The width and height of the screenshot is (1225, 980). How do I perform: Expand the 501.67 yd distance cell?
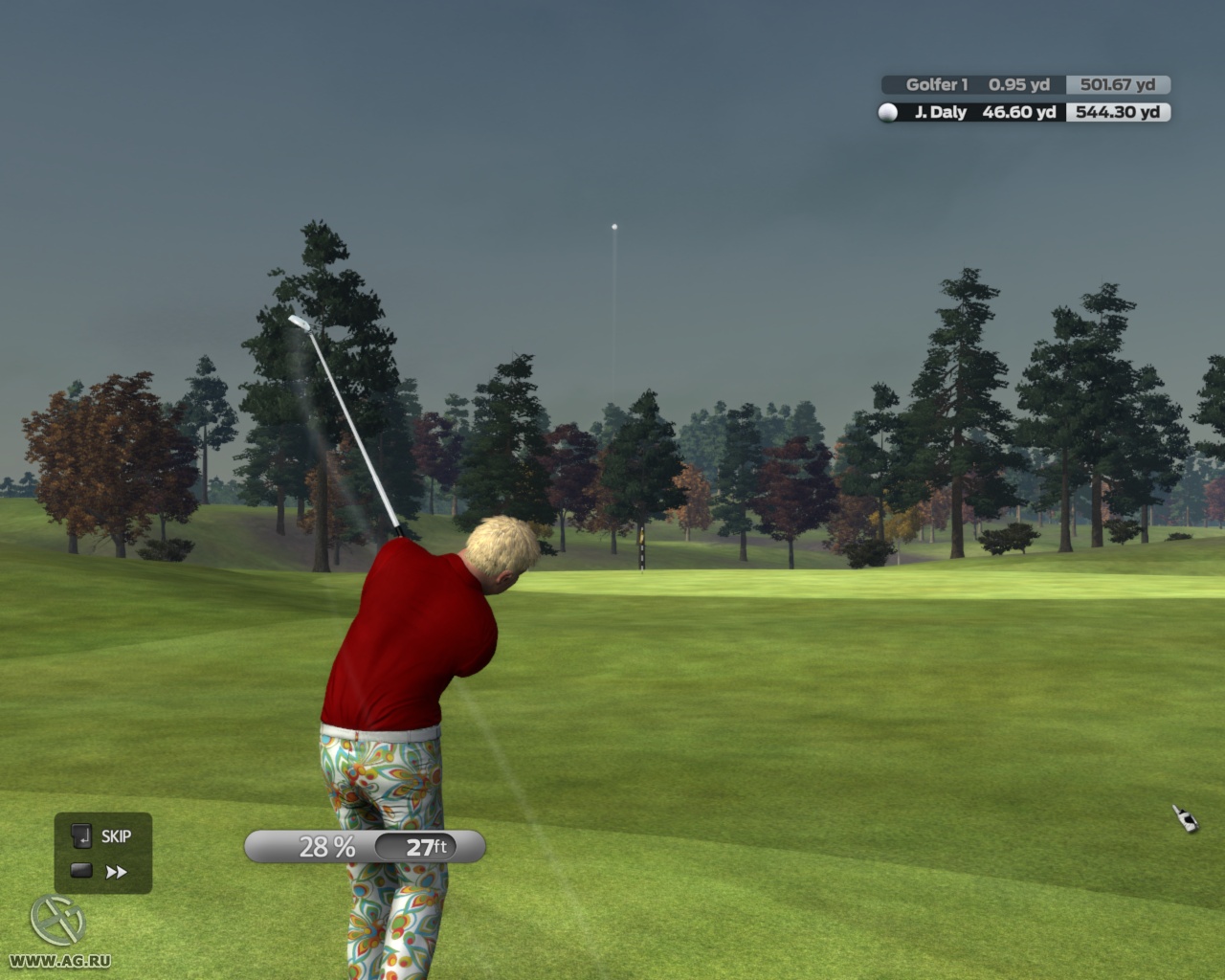pyautogui.click(x=1118, y=85)
